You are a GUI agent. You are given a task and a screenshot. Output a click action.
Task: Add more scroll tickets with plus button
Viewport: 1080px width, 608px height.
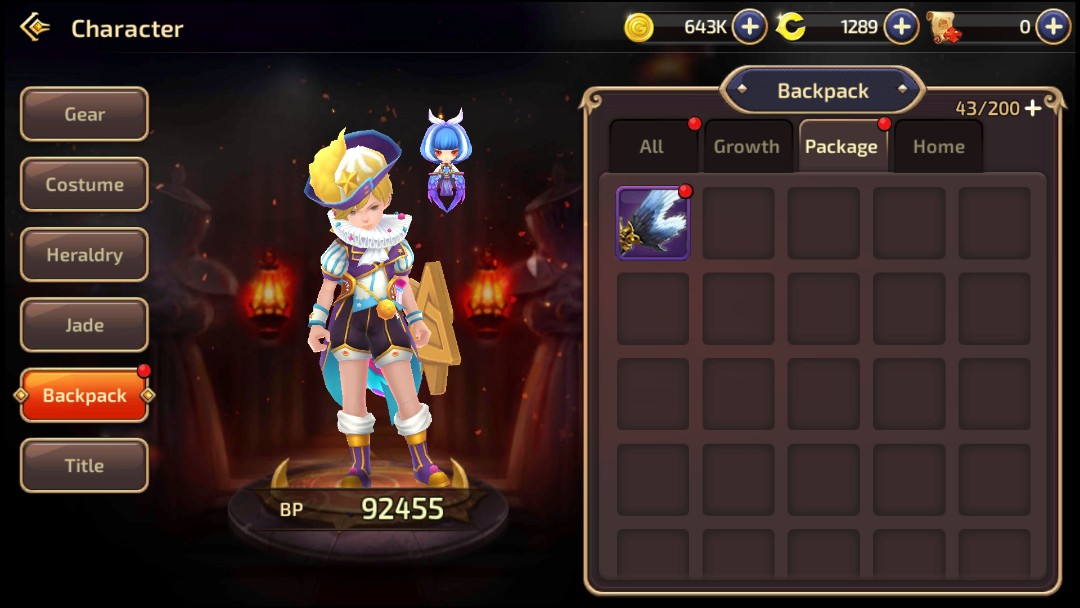[1053, 27]
